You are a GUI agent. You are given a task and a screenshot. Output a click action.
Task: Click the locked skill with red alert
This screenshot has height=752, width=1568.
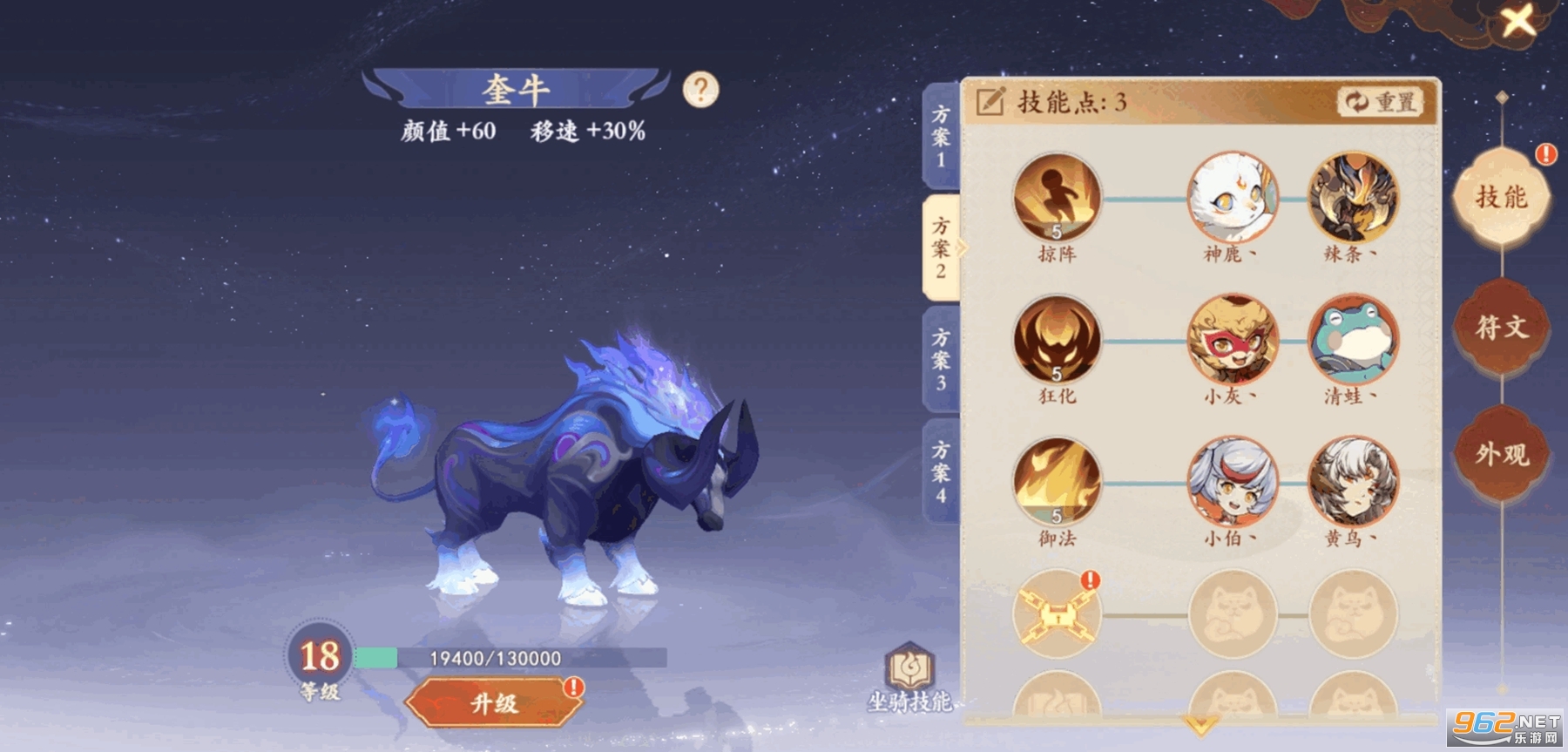coord(1056,614)
